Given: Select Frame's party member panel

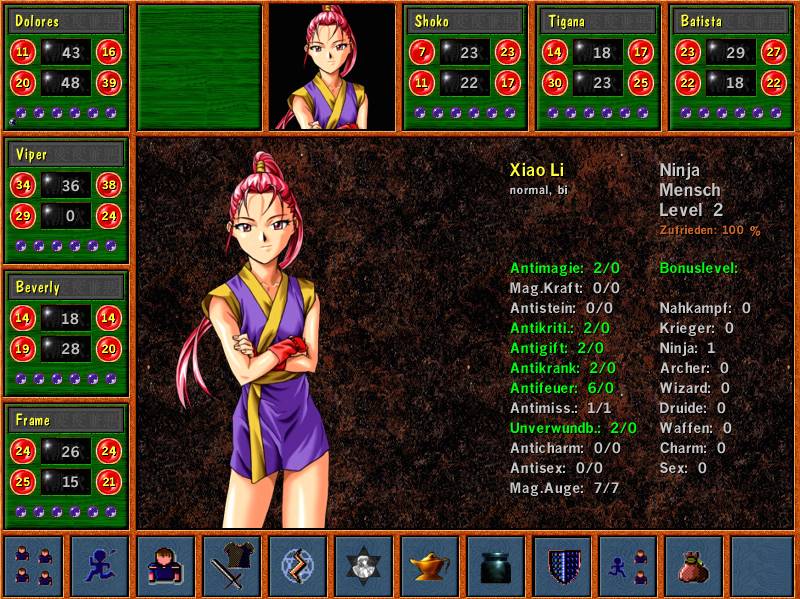Looking at the screenshot, I should pos(66,466).
